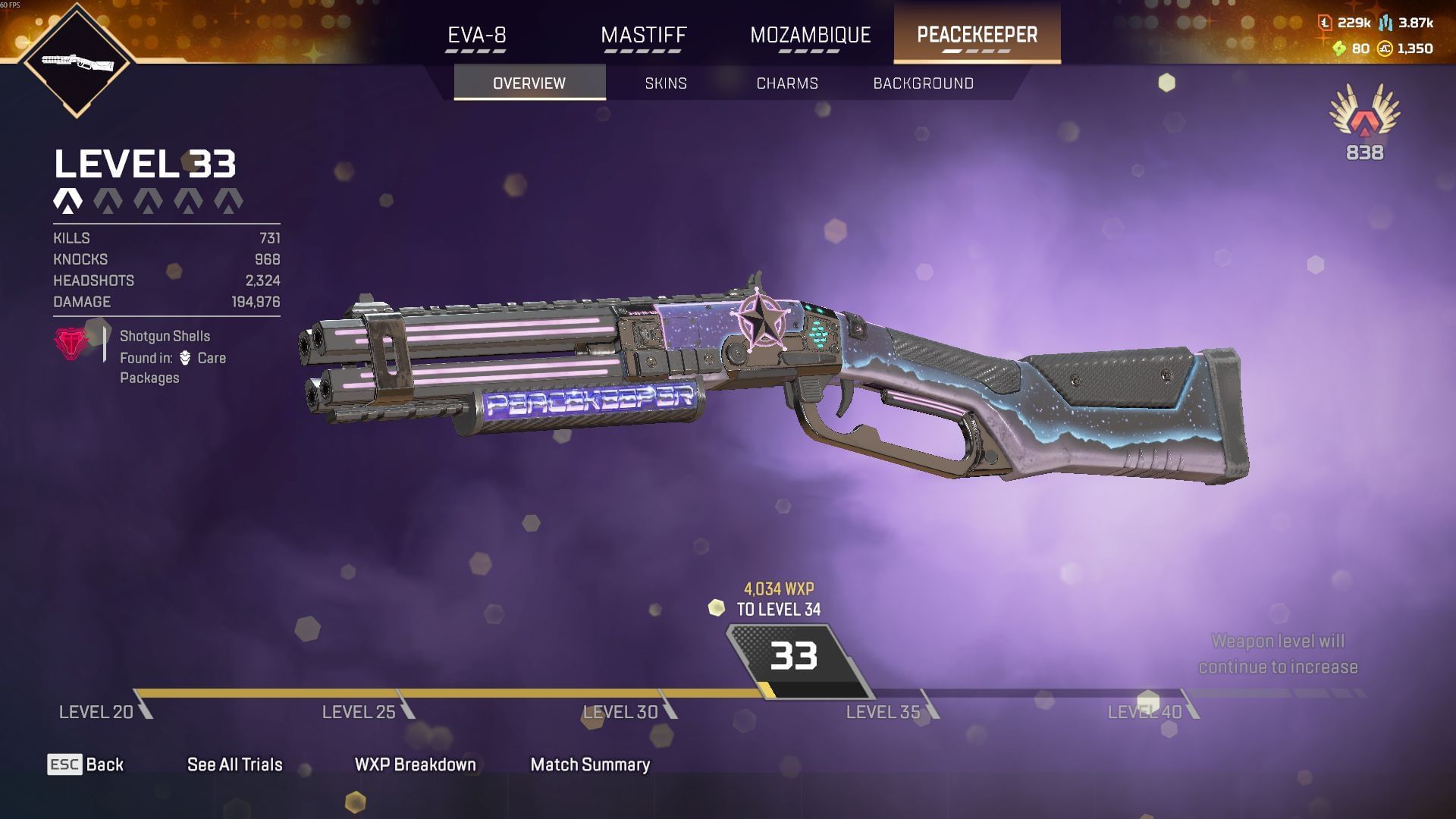This screenshot has width=1456, height=819.
Task: Open the CHARMS tab
Action: click(x=786, y=83)
